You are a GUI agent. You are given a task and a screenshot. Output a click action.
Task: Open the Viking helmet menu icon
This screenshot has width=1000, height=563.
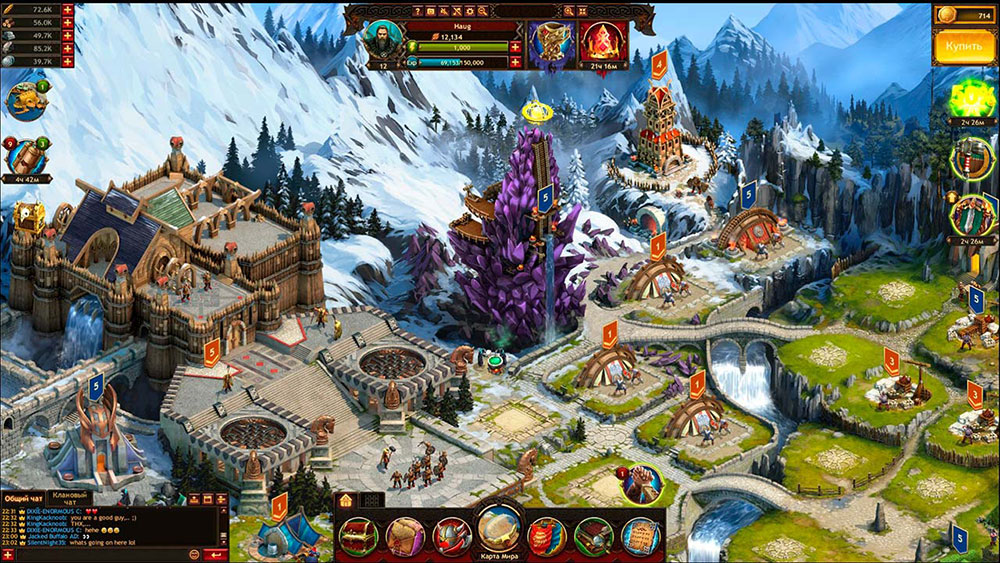(x=452, y=537)
